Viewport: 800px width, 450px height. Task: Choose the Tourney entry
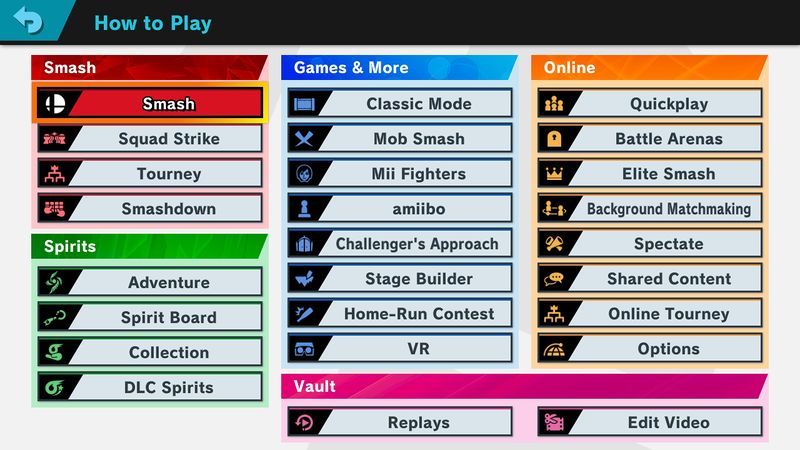point(150,174)
